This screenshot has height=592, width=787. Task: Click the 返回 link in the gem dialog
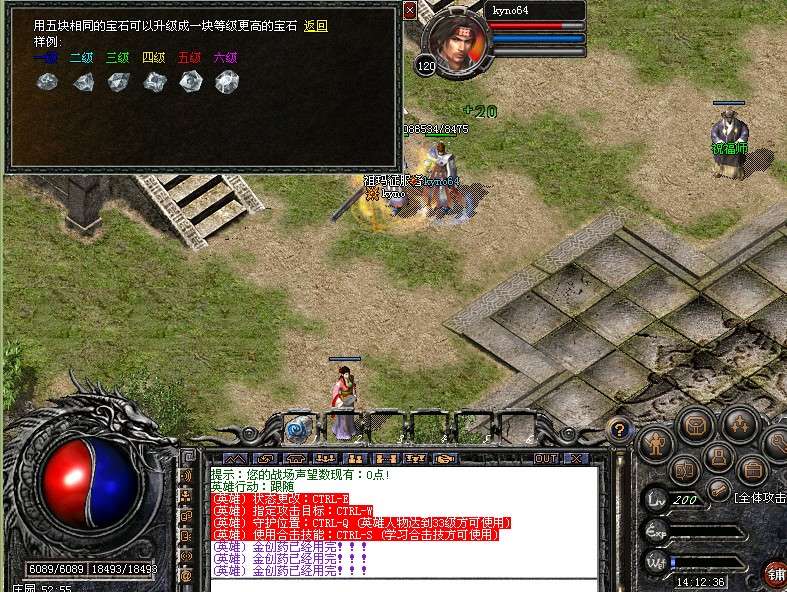point(315,26)
